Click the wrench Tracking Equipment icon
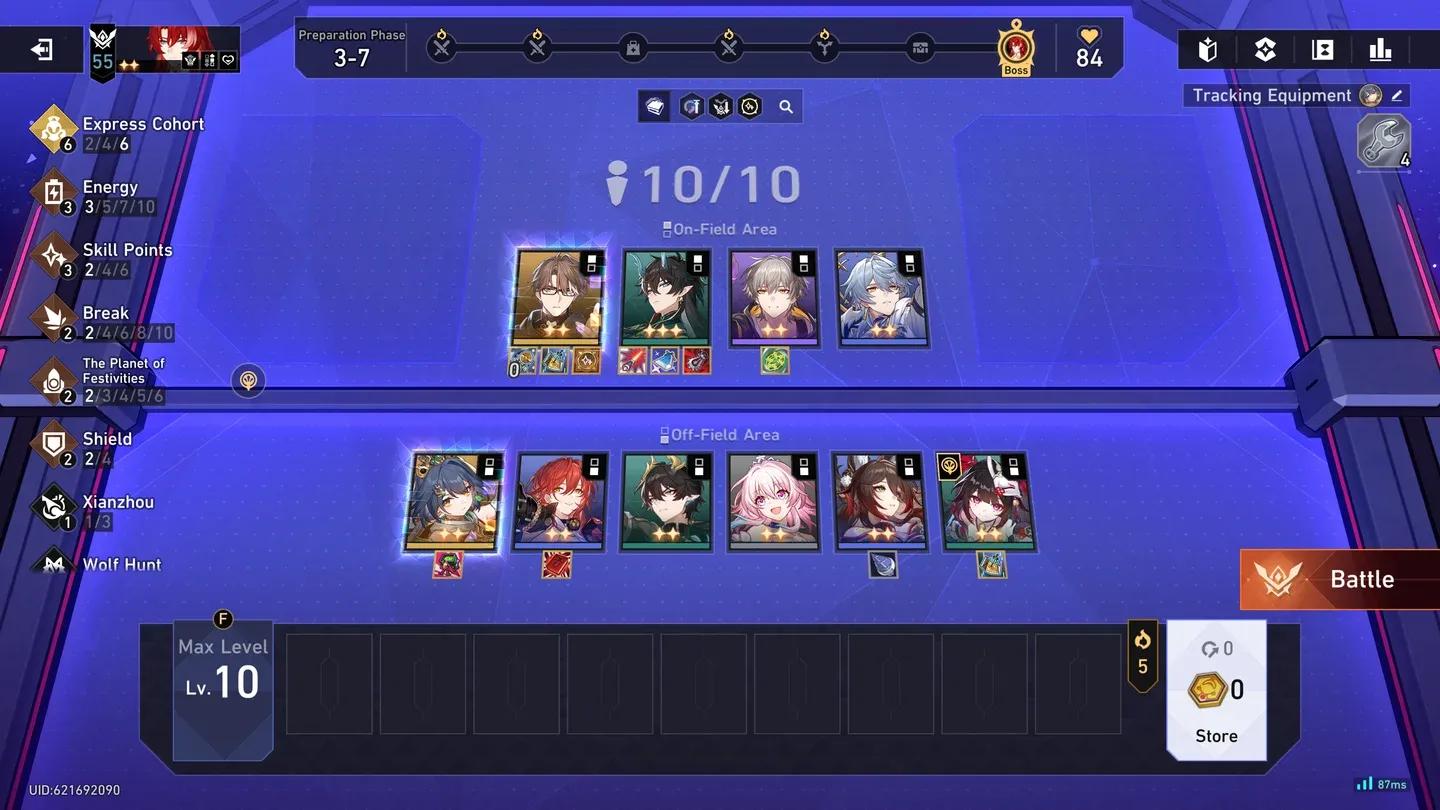The image size is (1440, 810). [x=1383, y=141]
